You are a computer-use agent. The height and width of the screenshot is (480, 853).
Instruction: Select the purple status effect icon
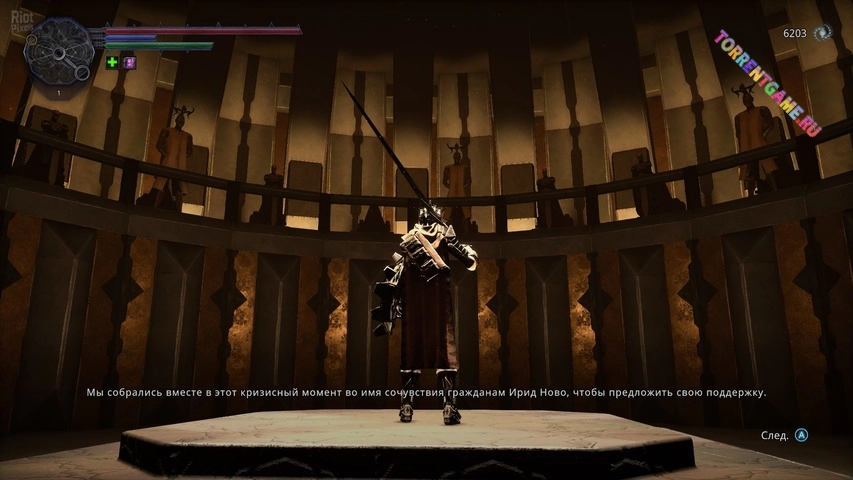click(x=130, y=62)
